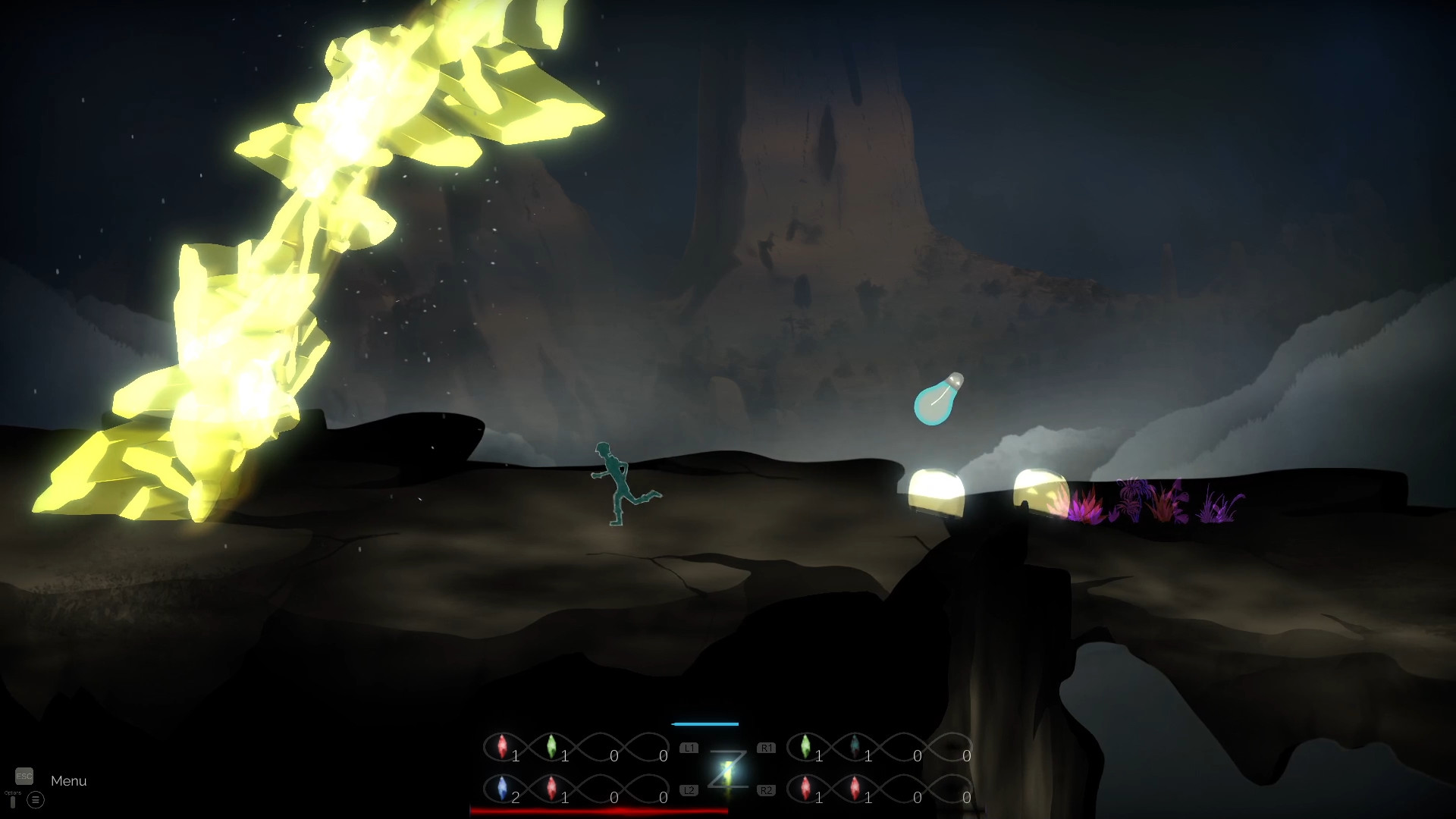Toggle the R1 ability slot badge
This screenshot has width=1456, height=819.
point(767,747)
